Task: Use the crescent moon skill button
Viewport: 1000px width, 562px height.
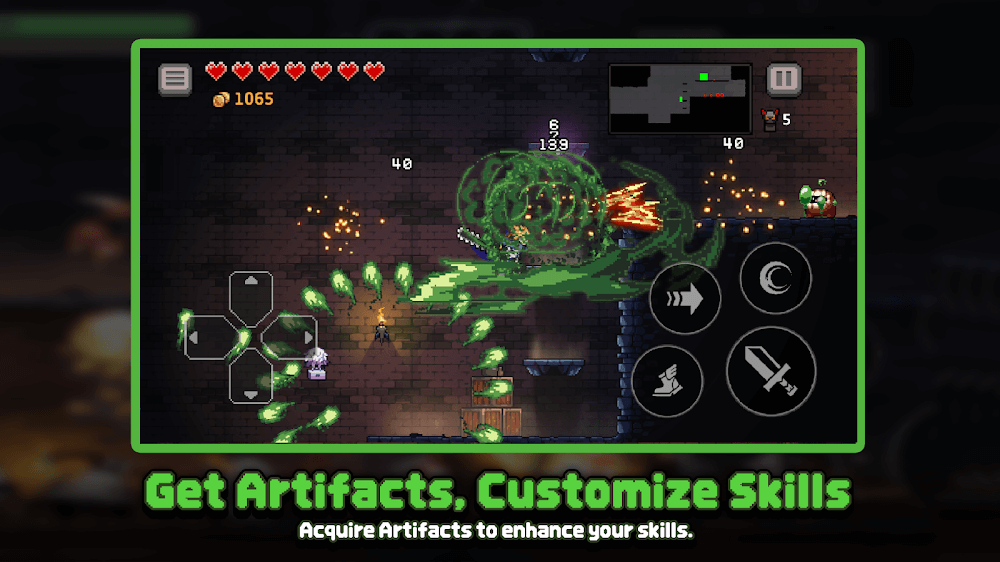Action: [775, 279]
